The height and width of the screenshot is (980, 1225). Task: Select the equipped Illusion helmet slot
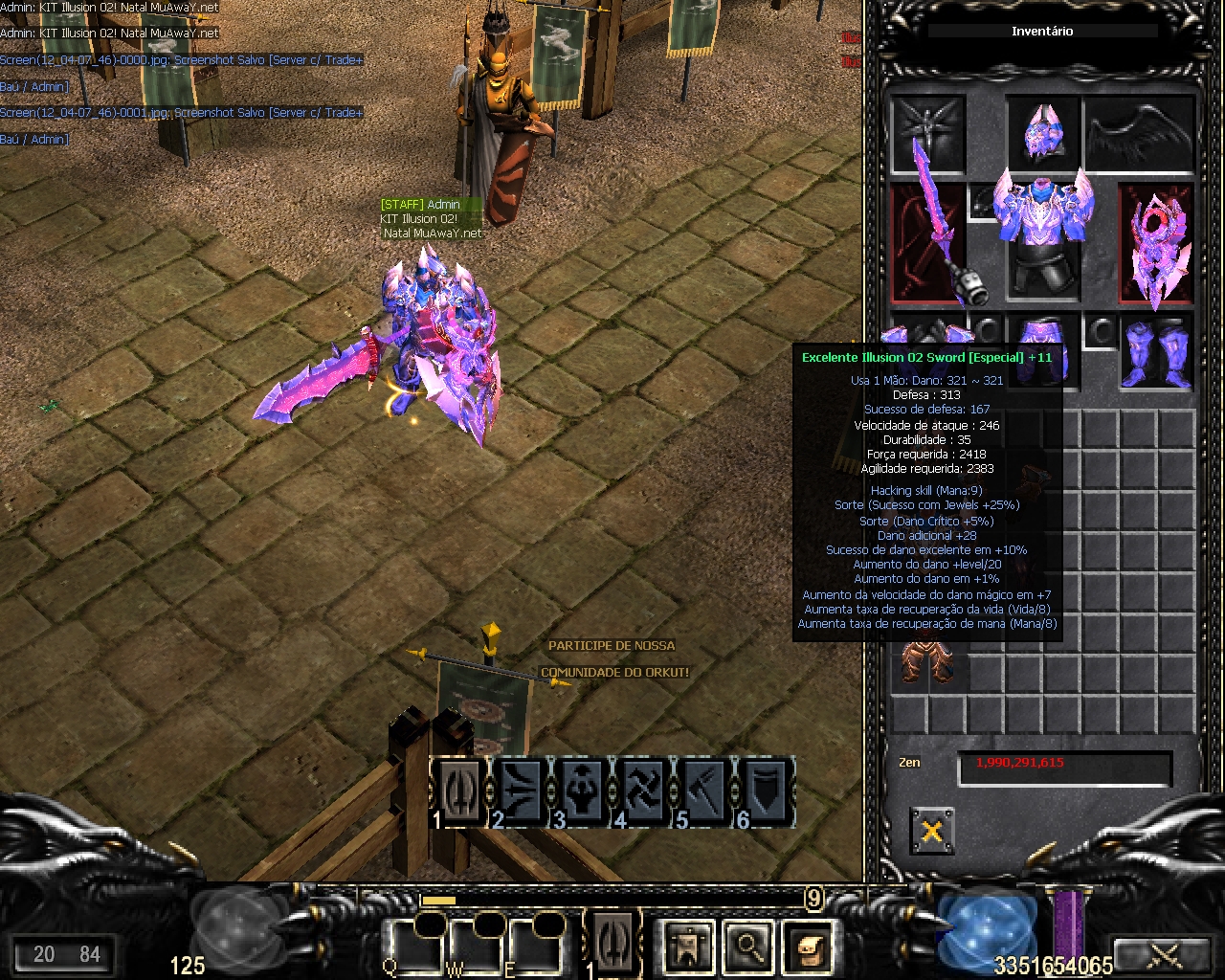coord(1042,133)
